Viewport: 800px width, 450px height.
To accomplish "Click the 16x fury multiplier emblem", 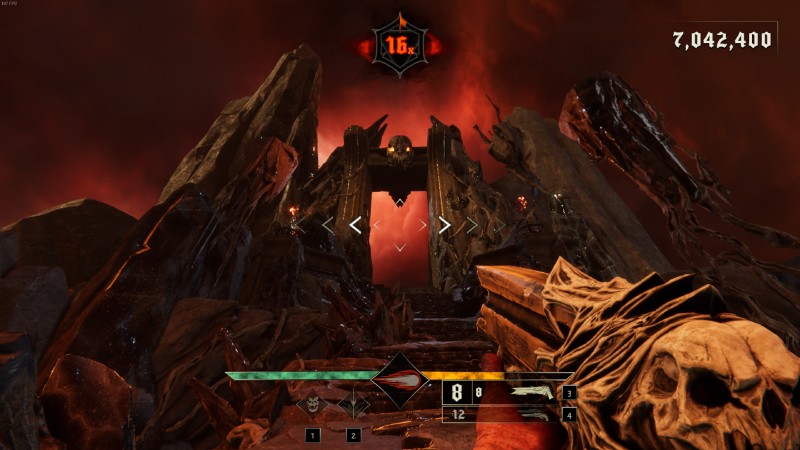I will coord(399,46).
